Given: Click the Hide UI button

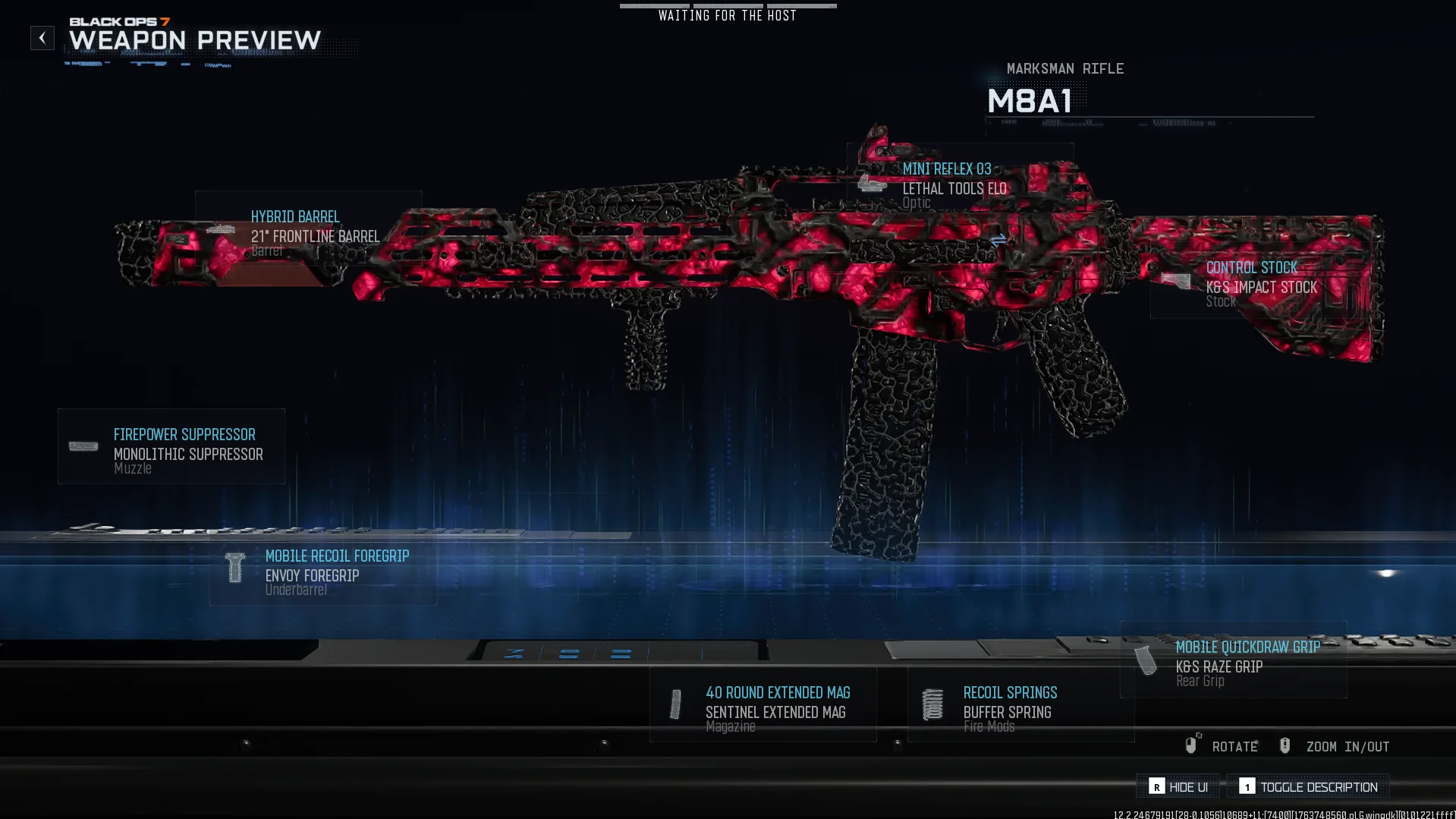Looking at the screenshot, I should (x=1178, y=787).
